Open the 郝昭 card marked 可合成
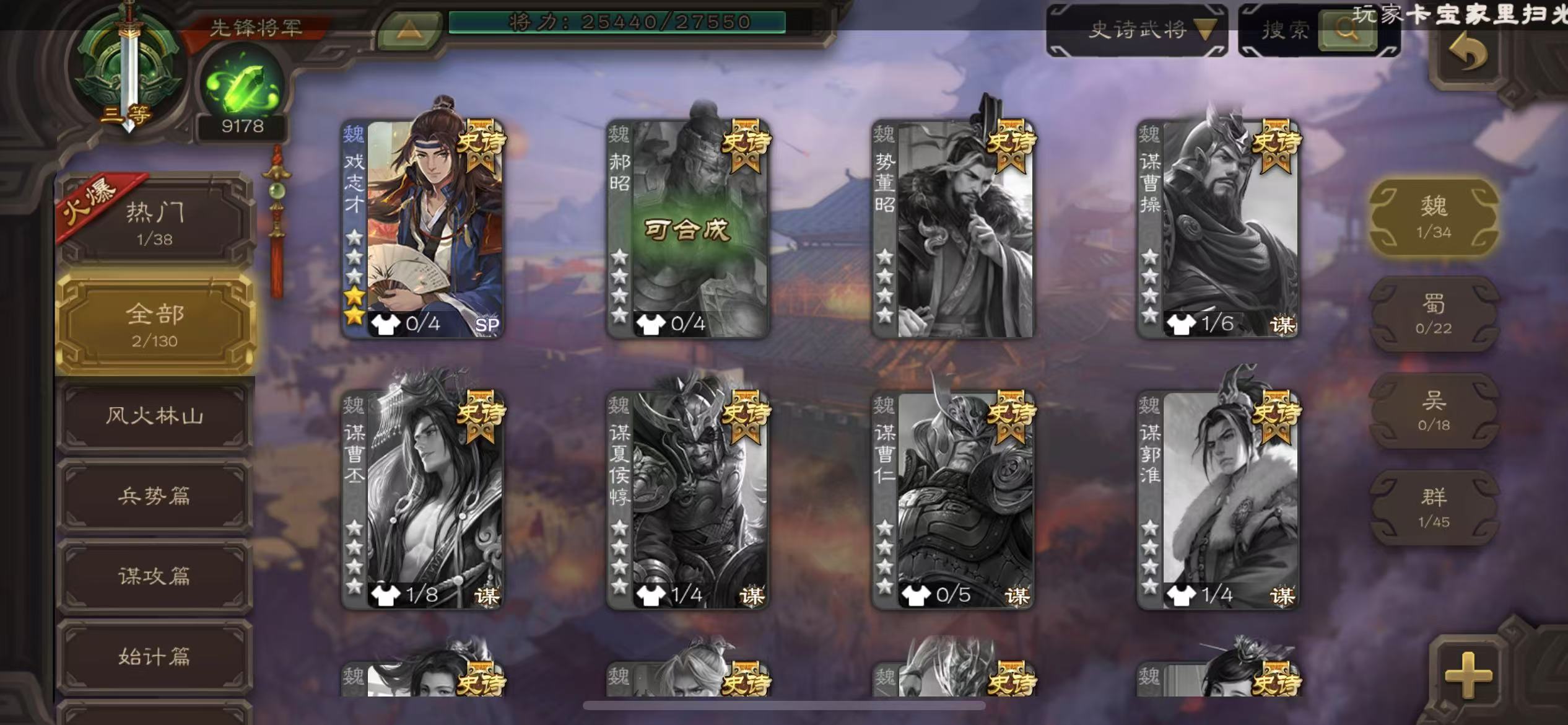Screen dimensions: 1568x725 coord(687,228)
